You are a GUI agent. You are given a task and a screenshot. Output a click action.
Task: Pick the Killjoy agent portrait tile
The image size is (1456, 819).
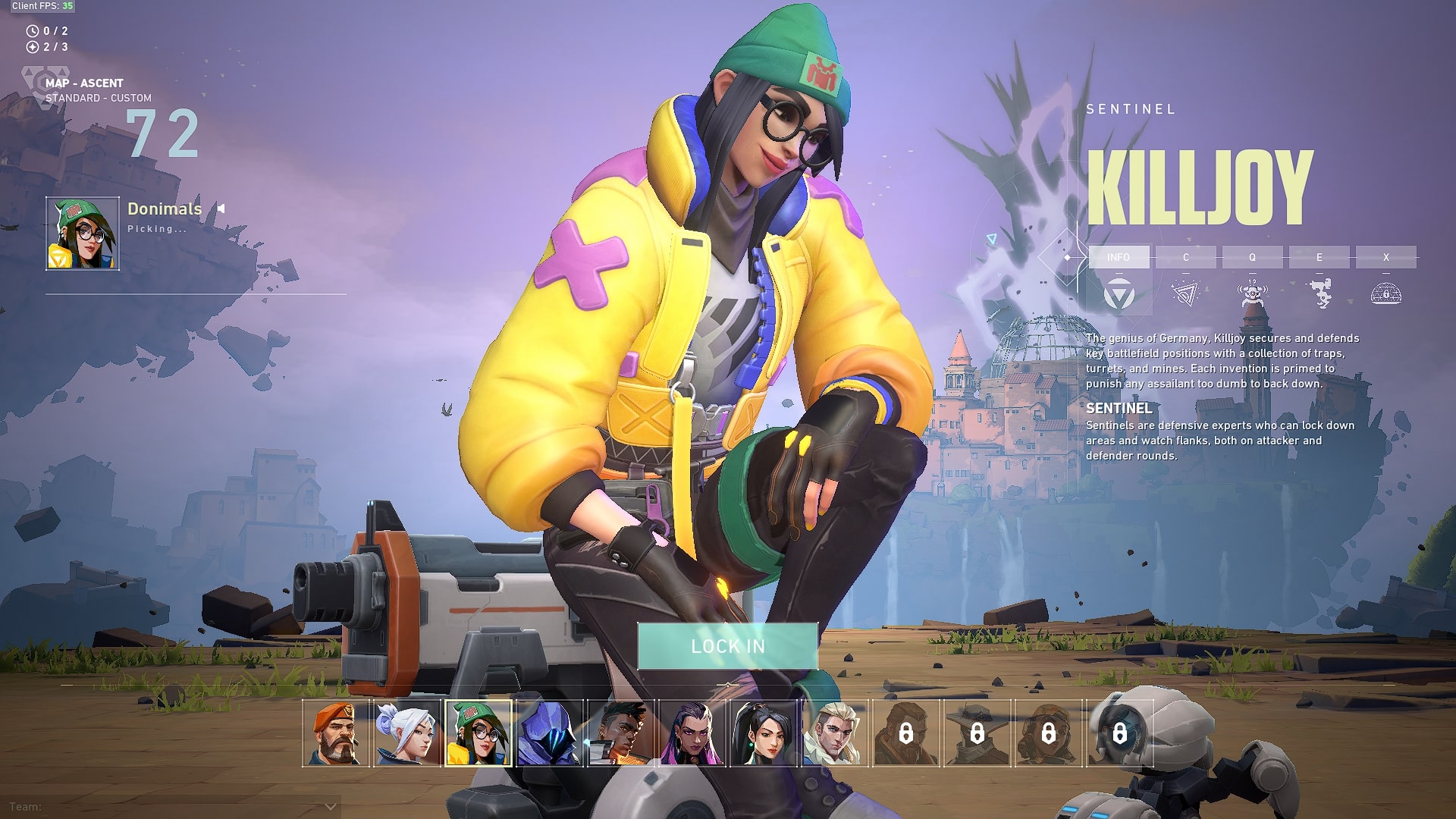tap(478, 733)
